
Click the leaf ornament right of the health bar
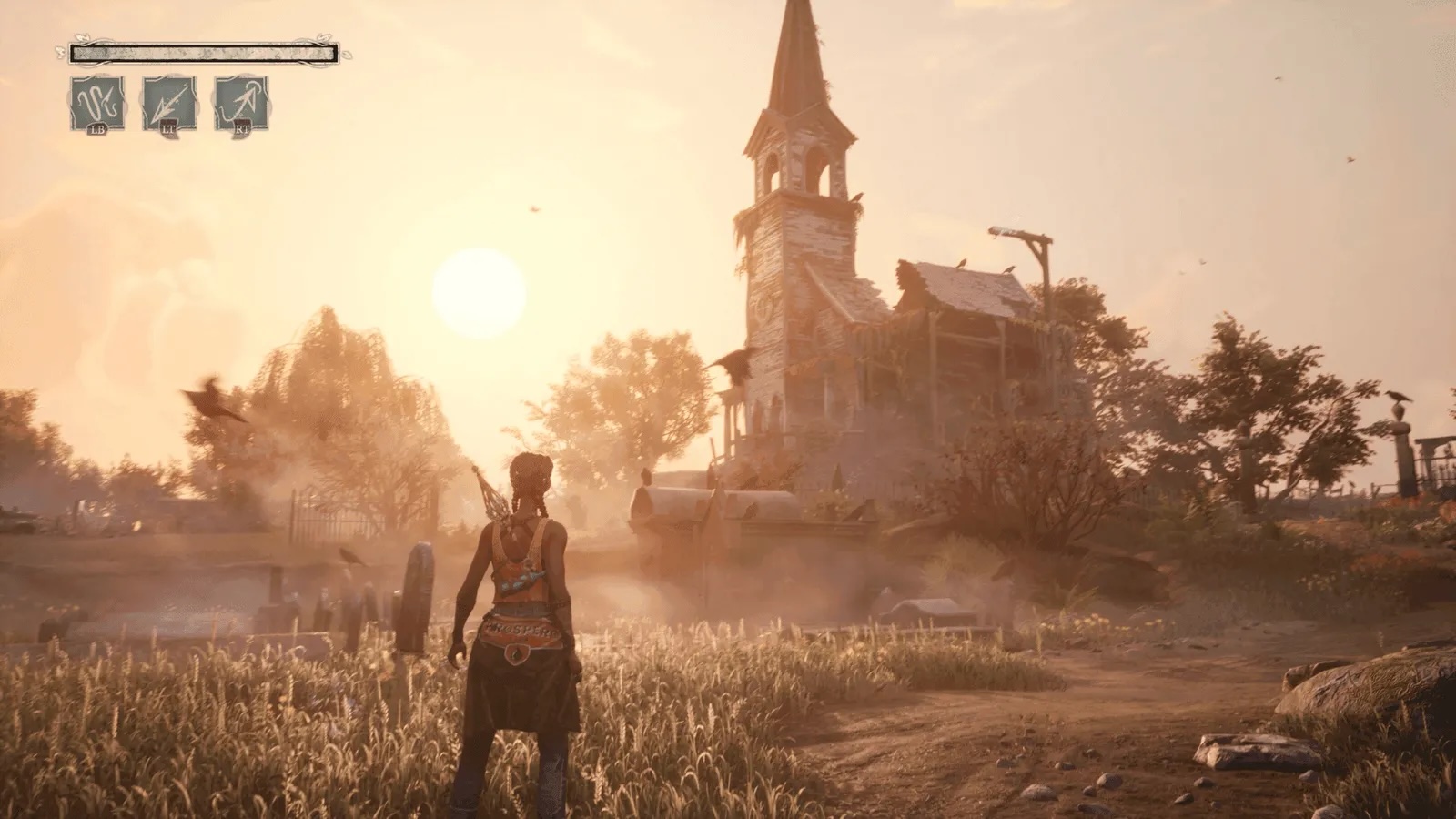tap(349, 53)
